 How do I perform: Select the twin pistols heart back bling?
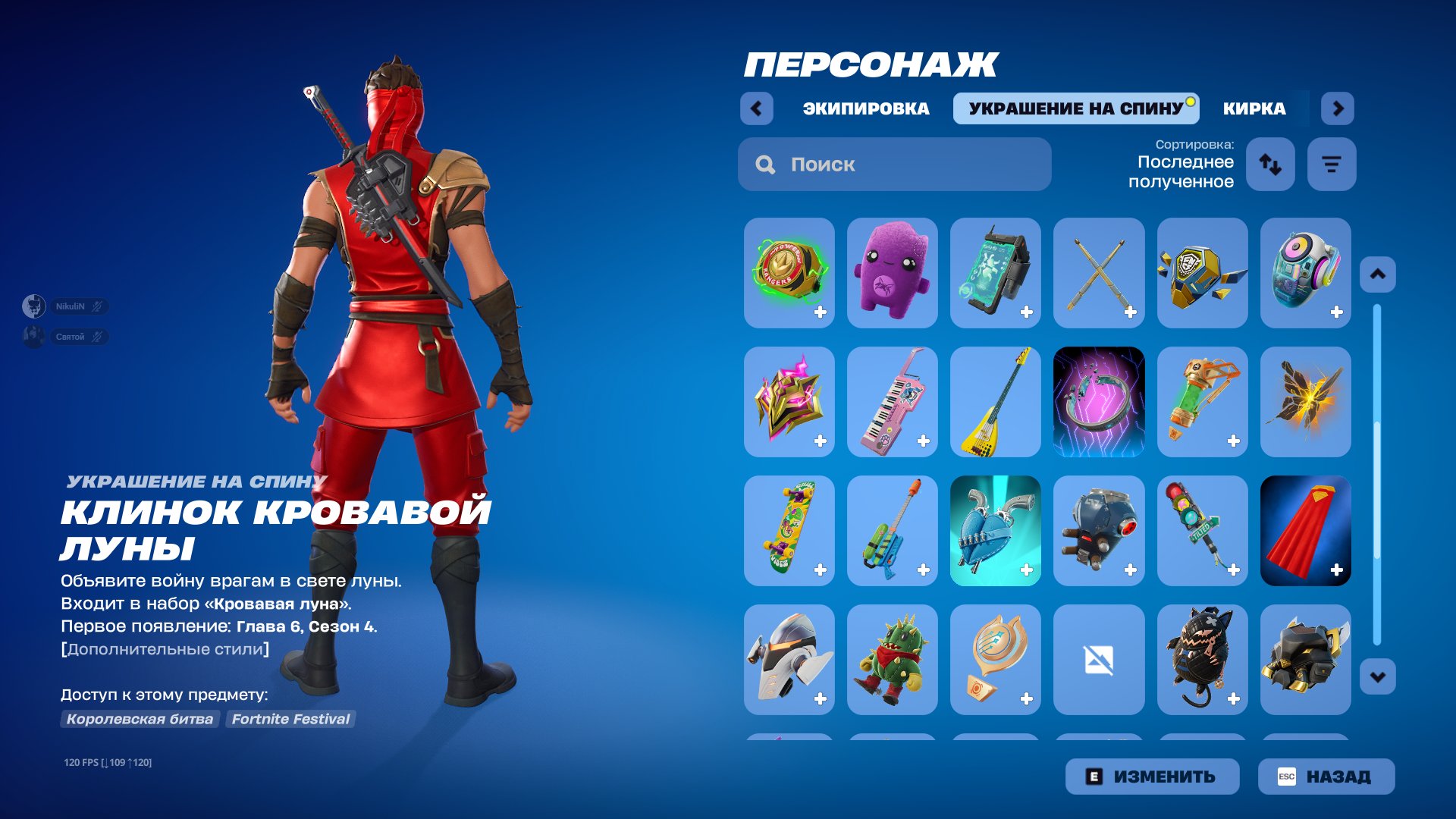(x=996, y=531)
